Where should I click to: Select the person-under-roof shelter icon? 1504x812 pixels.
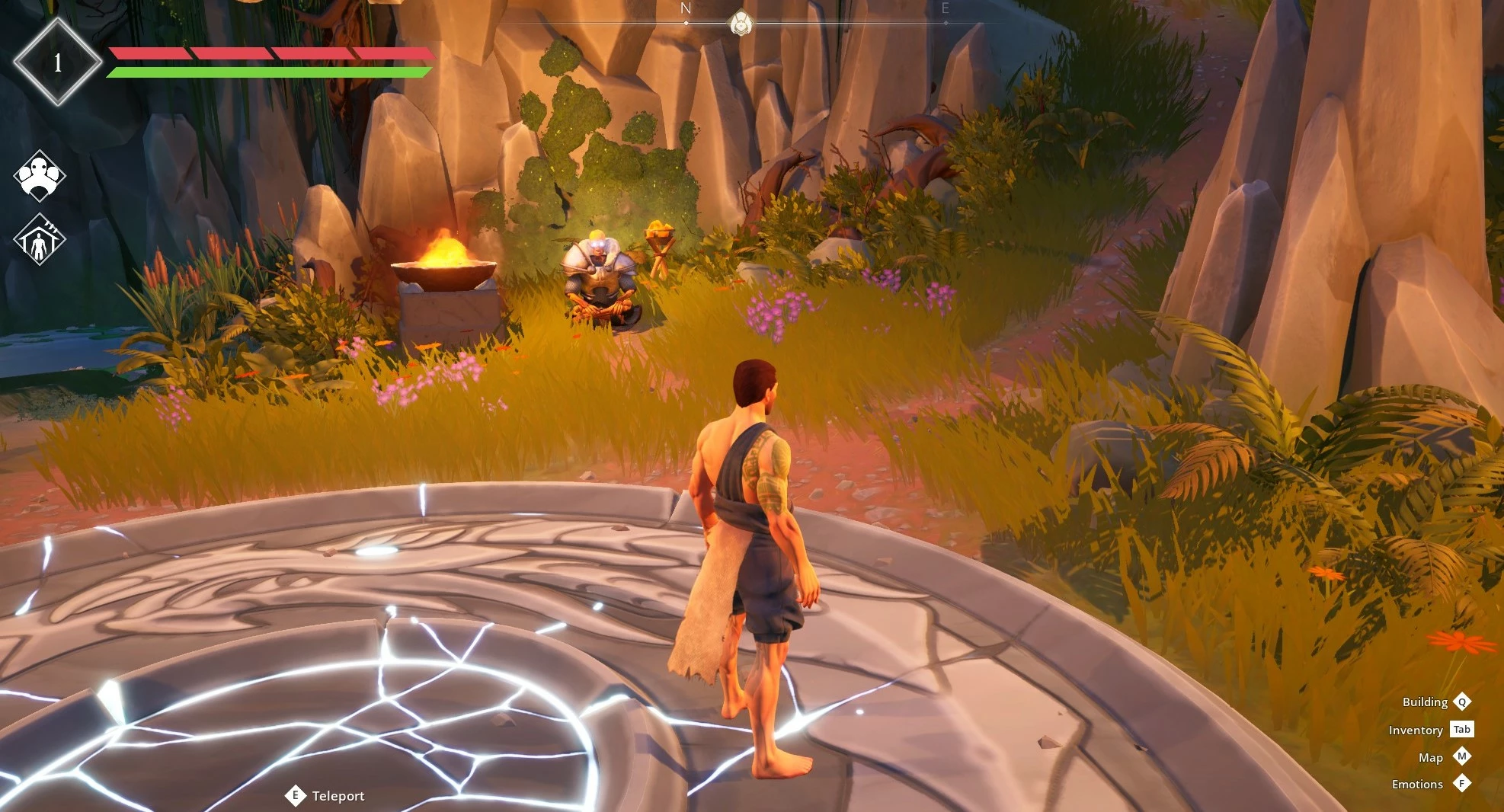[x=40, y=239]
